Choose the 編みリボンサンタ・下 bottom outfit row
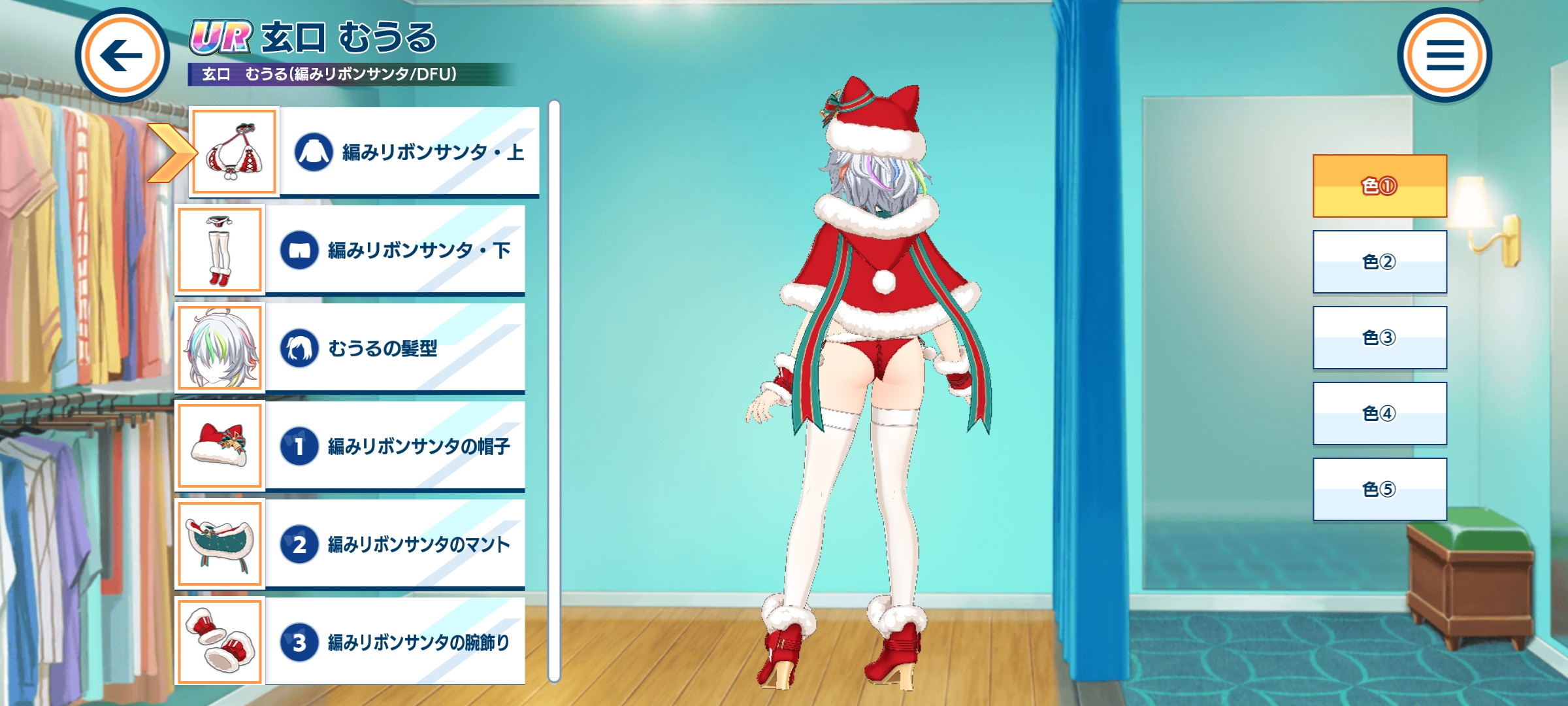 point(394,250)
